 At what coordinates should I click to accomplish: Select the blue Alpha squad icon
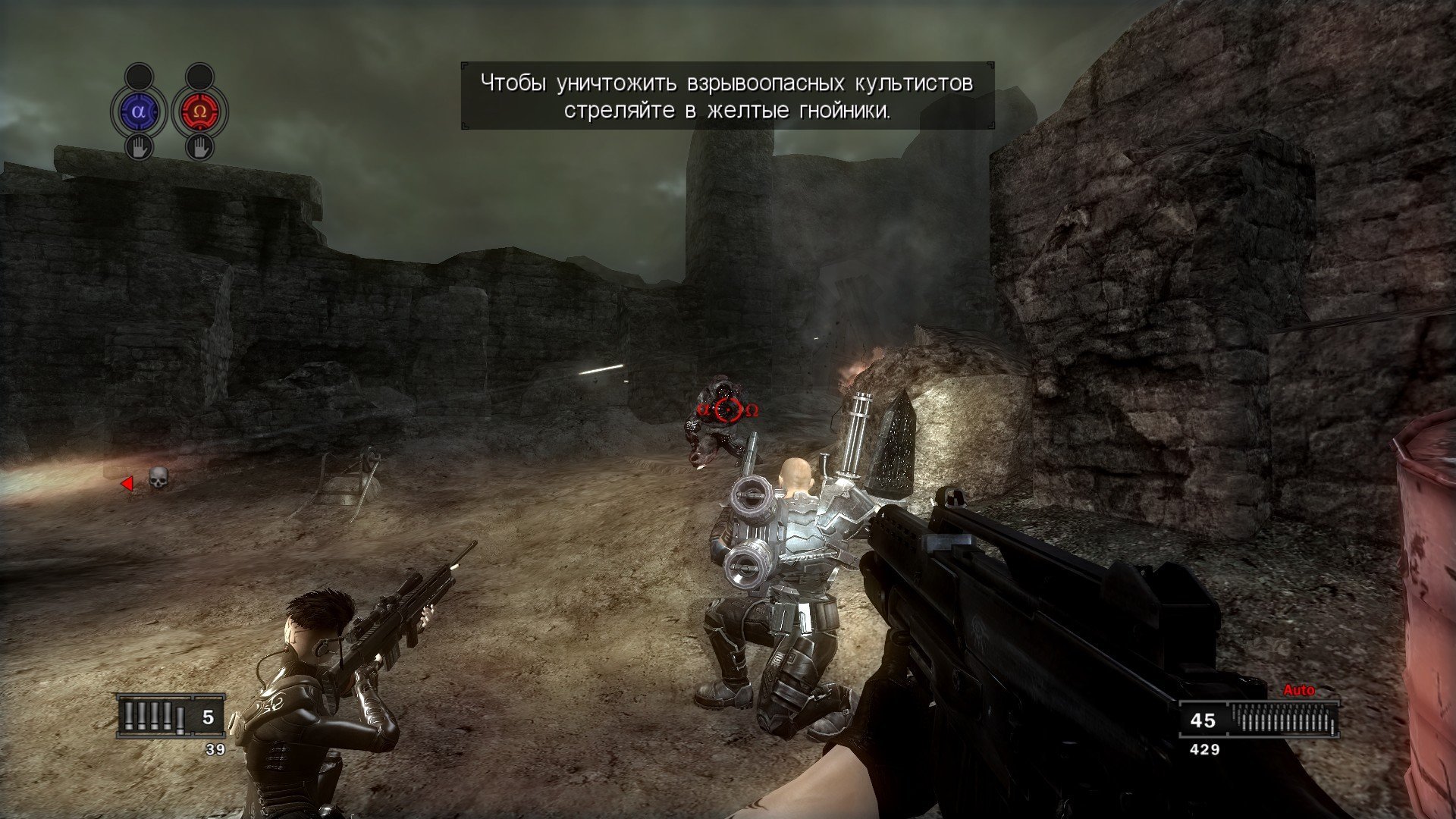(138, 111)
